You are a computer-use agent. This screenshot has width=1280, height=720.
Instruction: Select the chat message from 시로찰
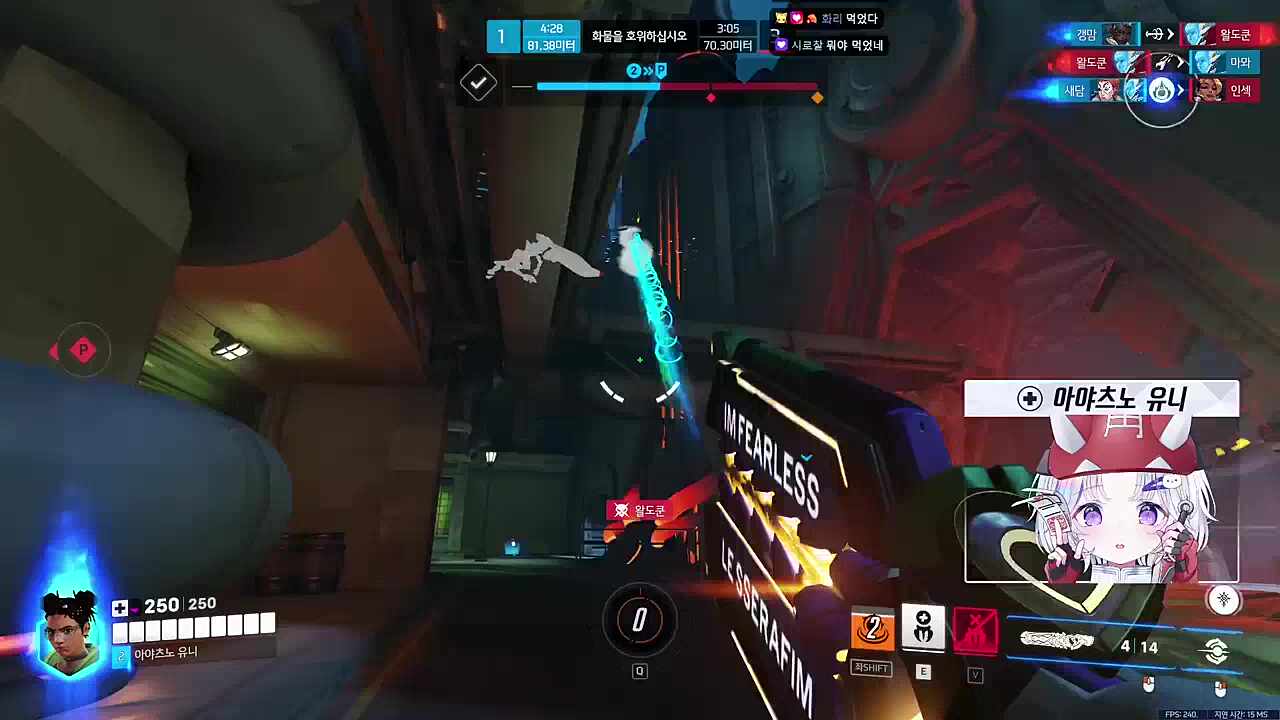click(829, 45)
